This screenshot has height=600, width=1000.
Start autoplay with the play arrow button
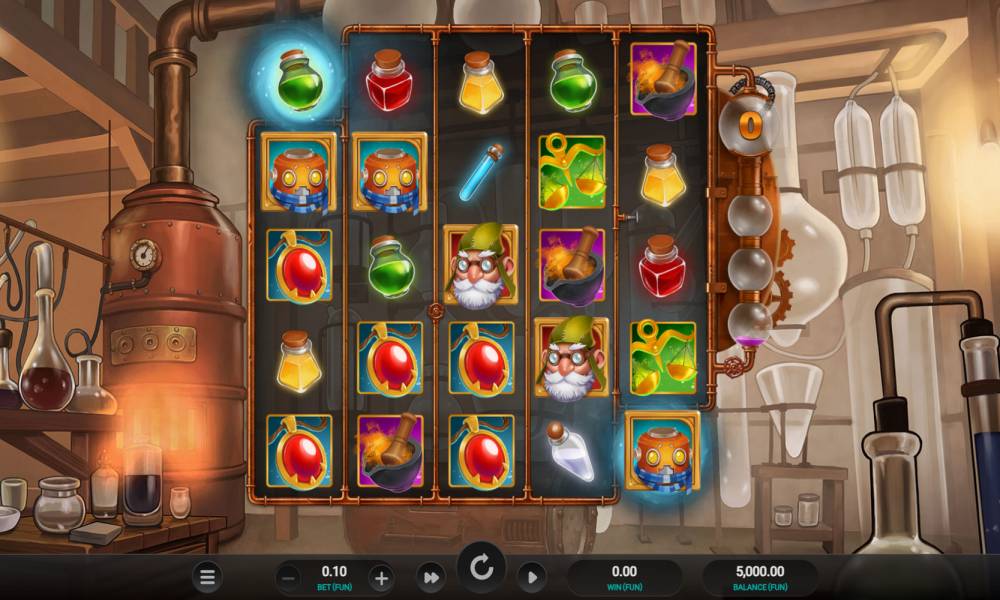click(x=531, y=577)
